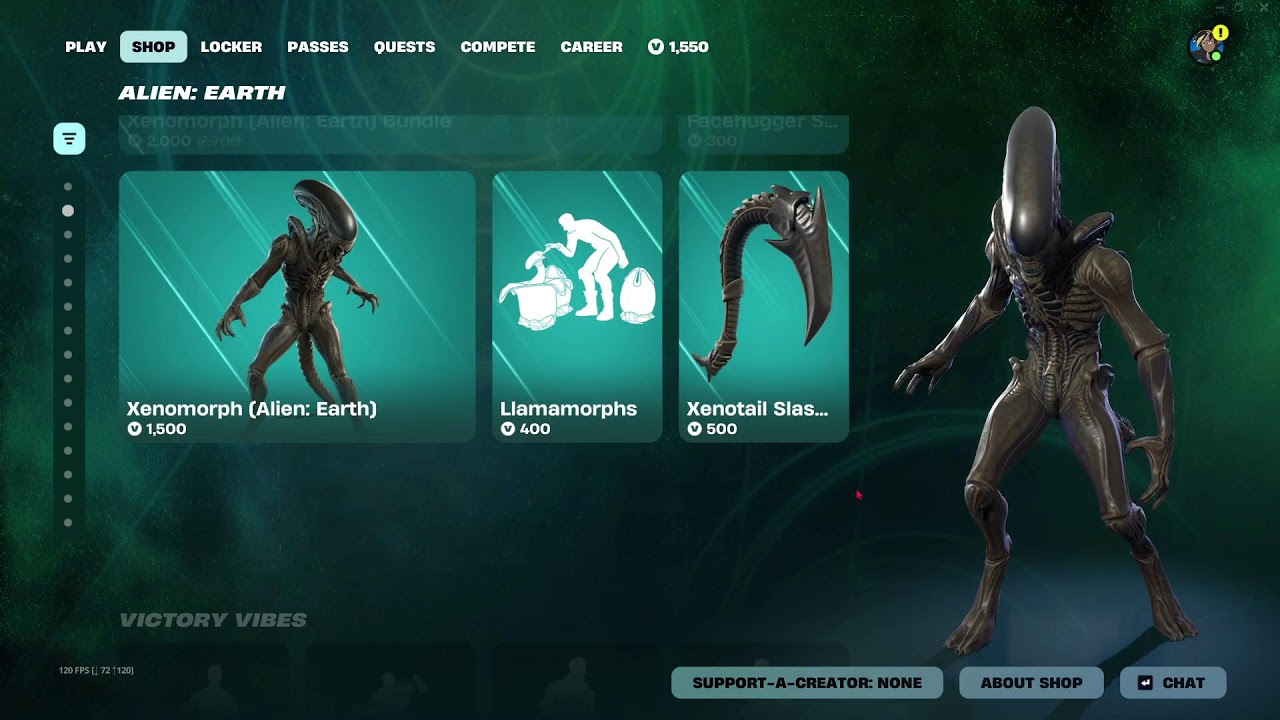Select the Xenomorph (Alien: Earth) outfit tile
The height and width of the screenshot is (720, 1280).
297,306
